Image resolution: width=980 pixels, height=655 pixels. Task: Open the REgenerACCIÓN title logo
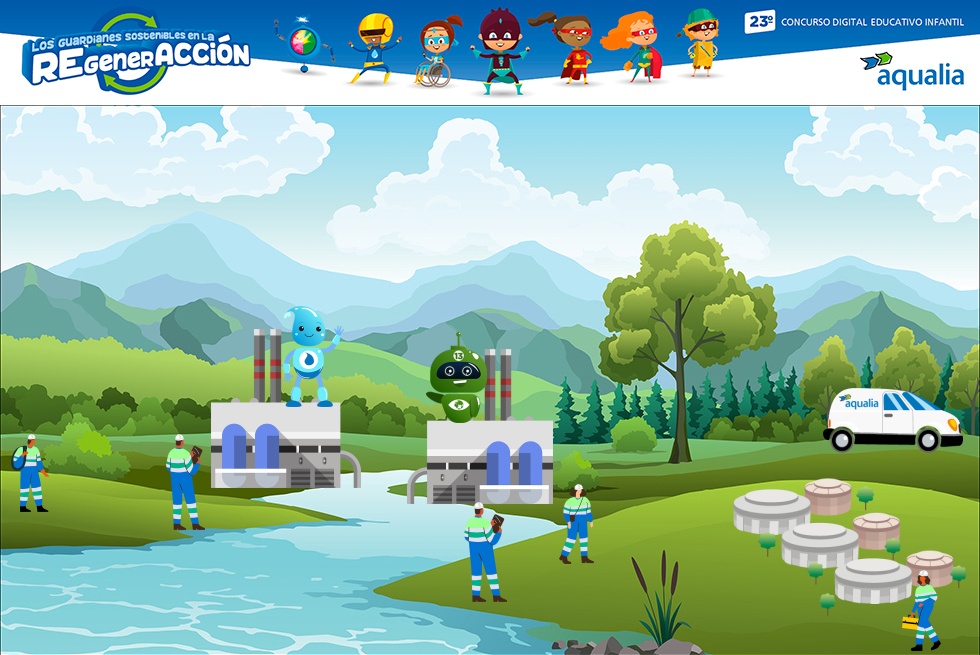pyautogui.click(x=136, y=54)
